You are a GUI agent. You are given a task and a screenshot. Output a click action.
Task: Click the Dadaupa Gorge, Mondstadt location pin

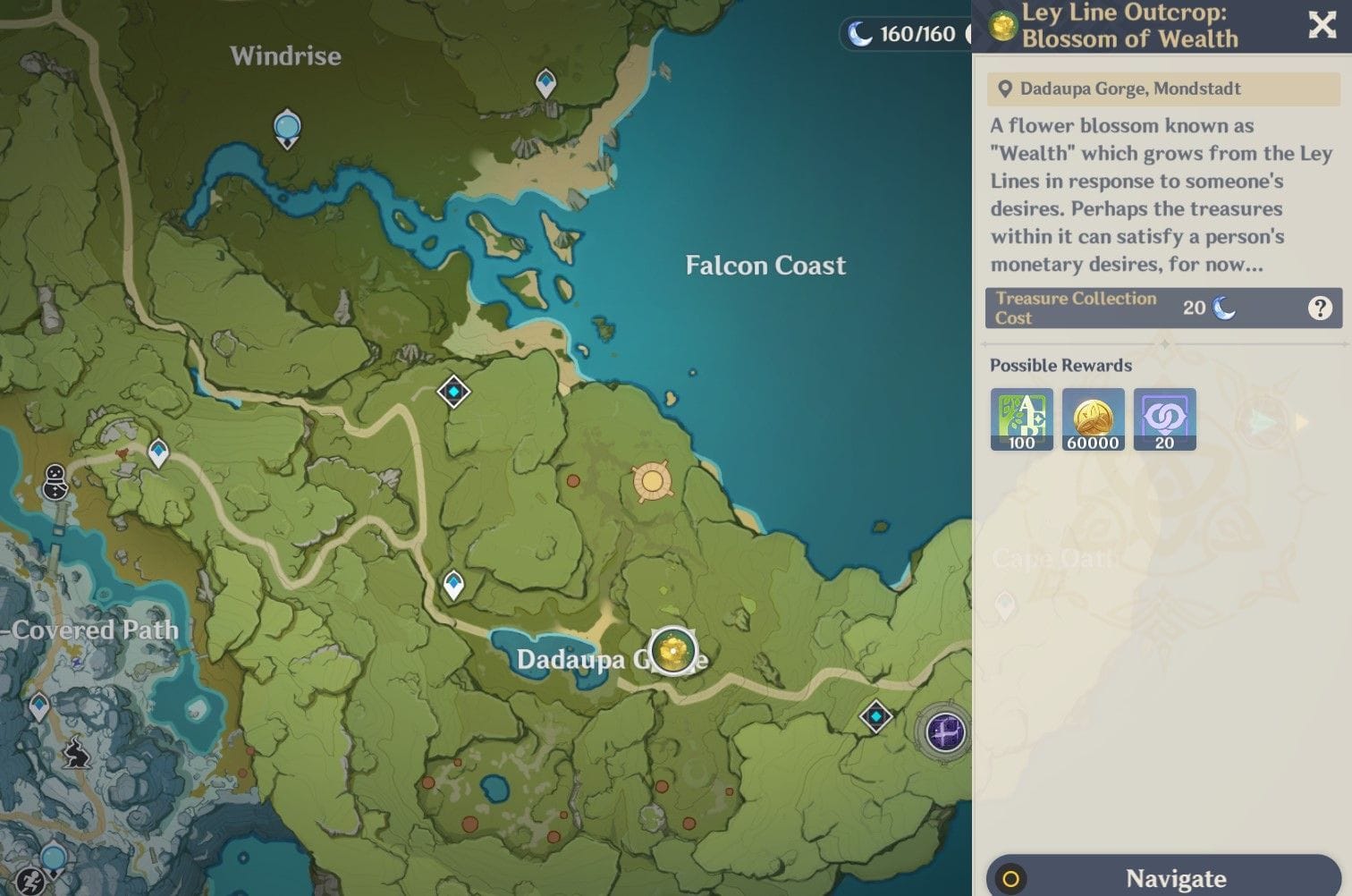1006,89
